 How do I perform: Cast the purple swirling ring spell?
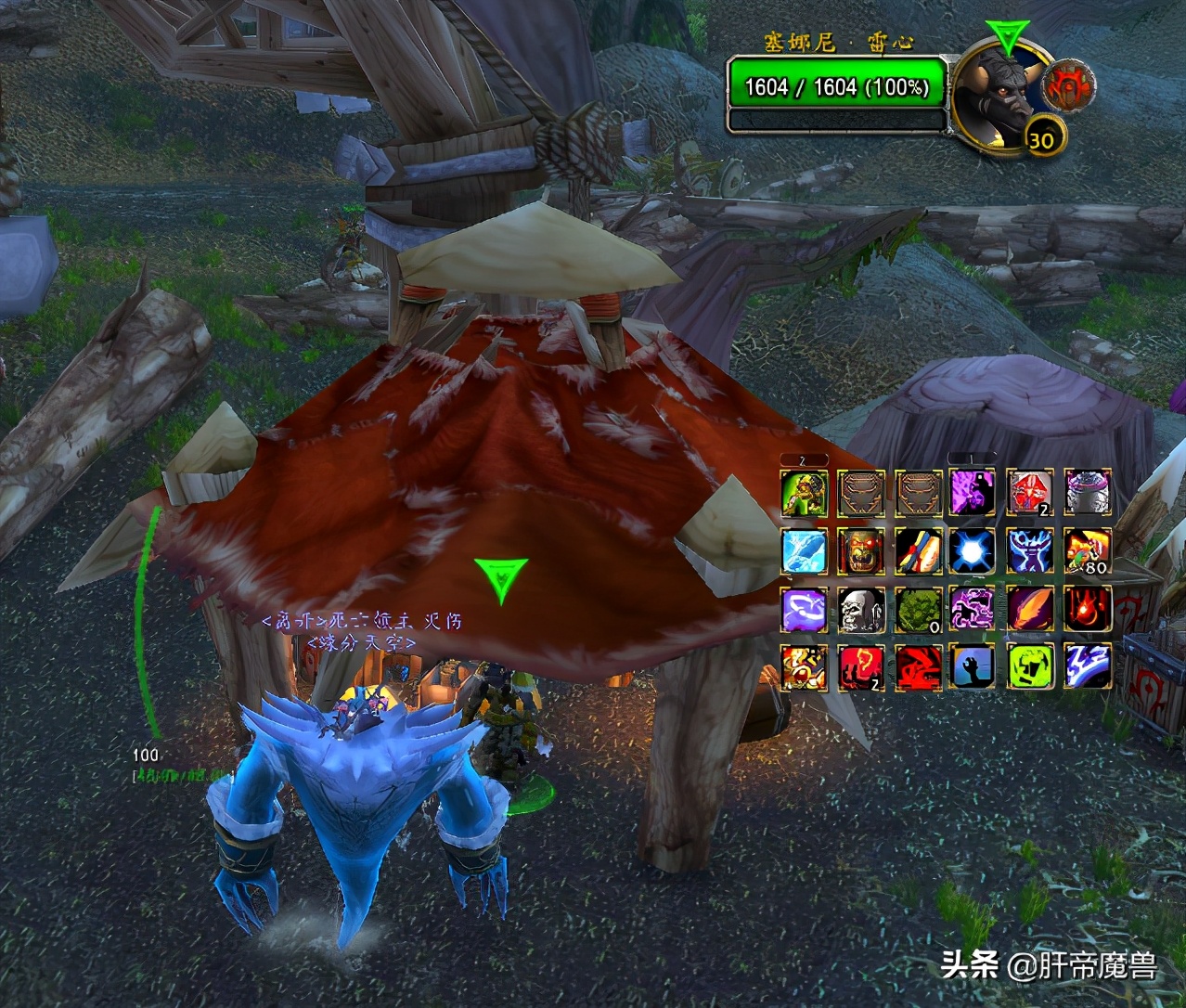804,609
